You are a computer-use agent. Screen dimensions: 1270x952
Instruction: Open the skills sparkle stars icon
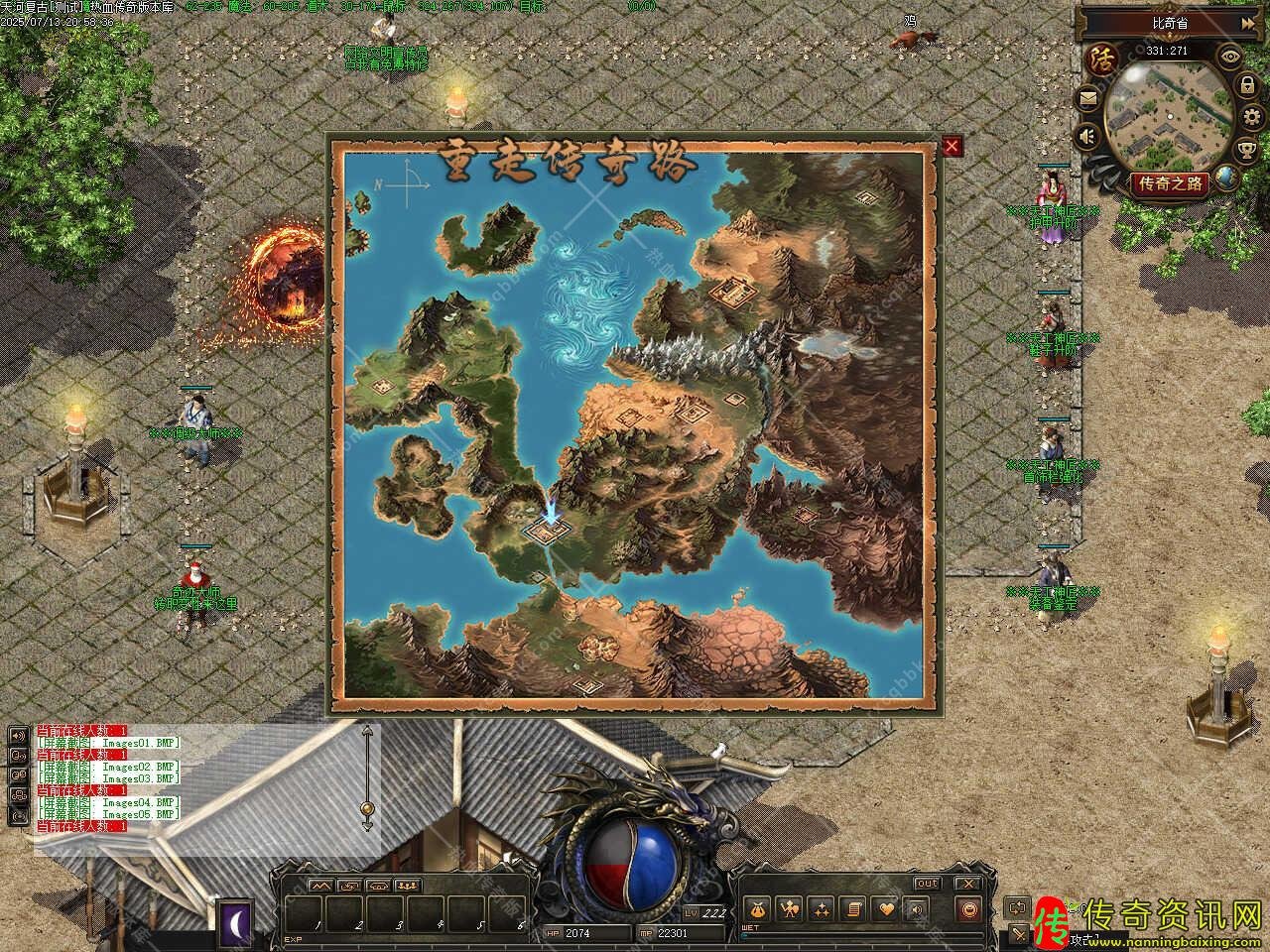point(822,908)
